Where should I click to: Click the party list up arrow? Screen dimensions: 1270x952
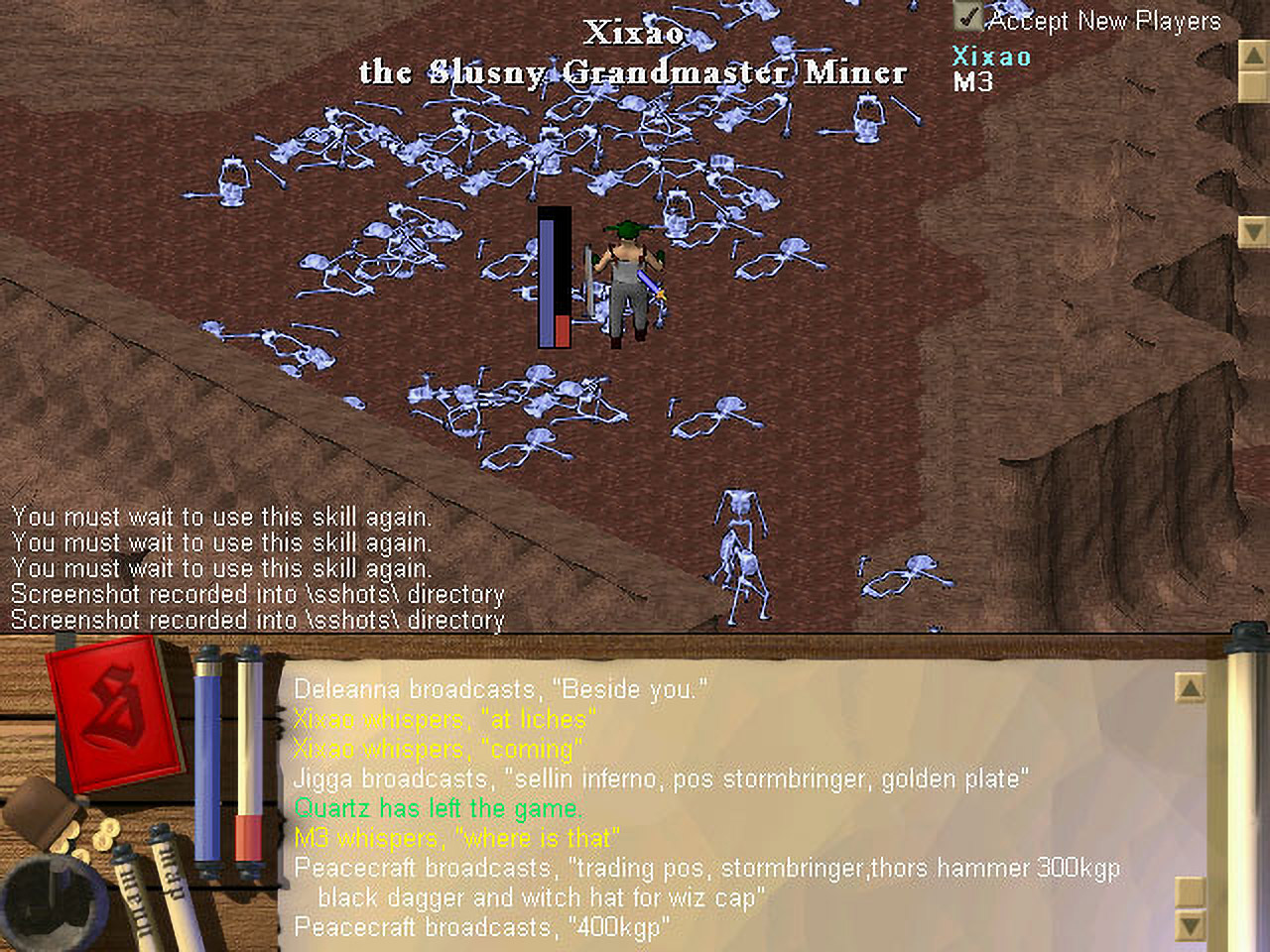point(1253,55)
